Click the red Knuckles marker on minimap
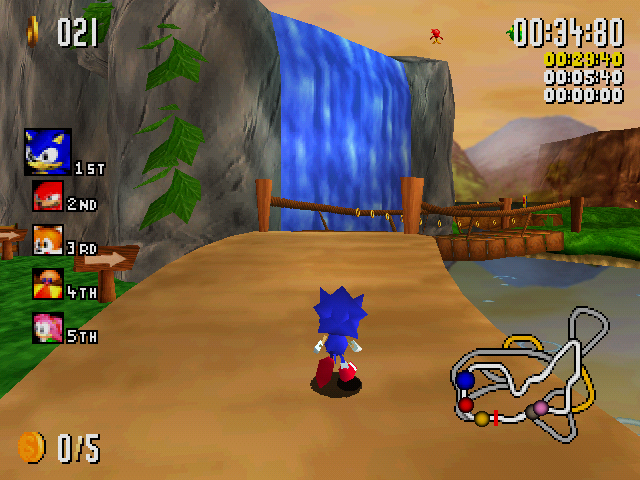Viewport: 640px width, 480px height. 466,405
